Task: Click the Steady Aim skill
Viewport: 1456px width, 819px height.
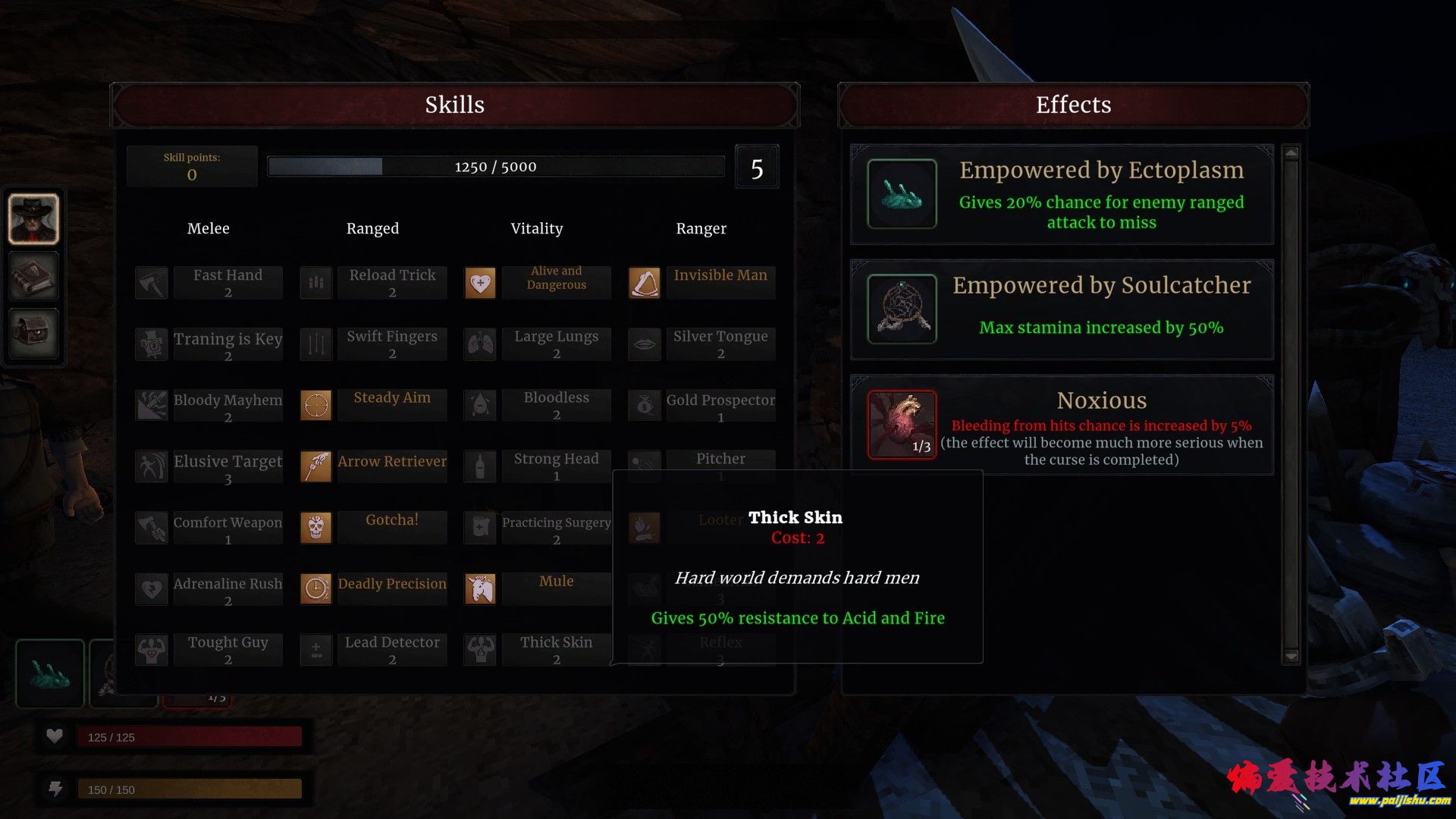Action: click(x=391, y=404)
